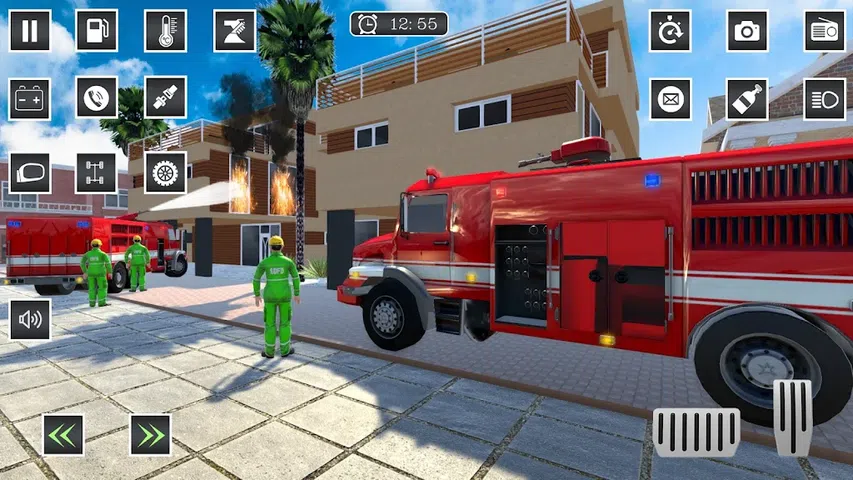This screenshot has width=853, height=480.
Task: Open the envelope messages icon
Action: (x=670, y=98)
